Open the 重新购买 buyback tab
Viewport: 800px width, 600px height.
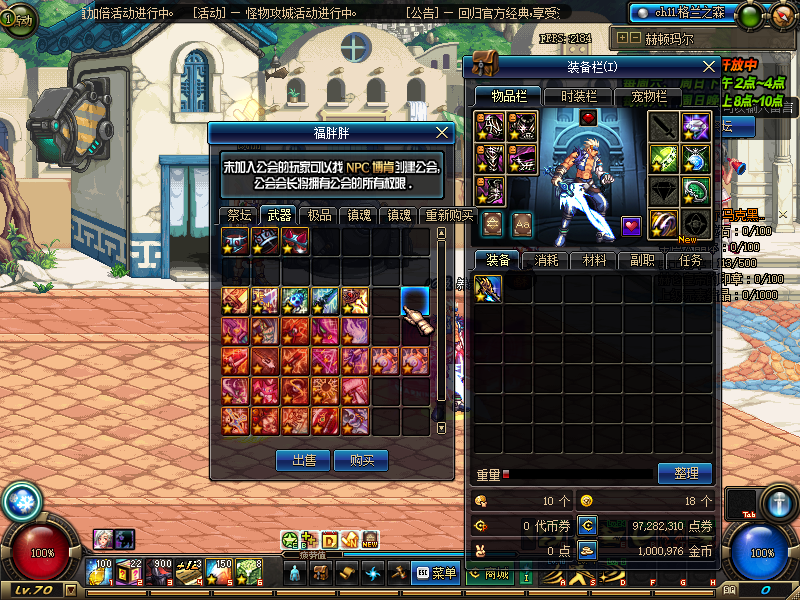pyautogui.click(x=446, y=215)
